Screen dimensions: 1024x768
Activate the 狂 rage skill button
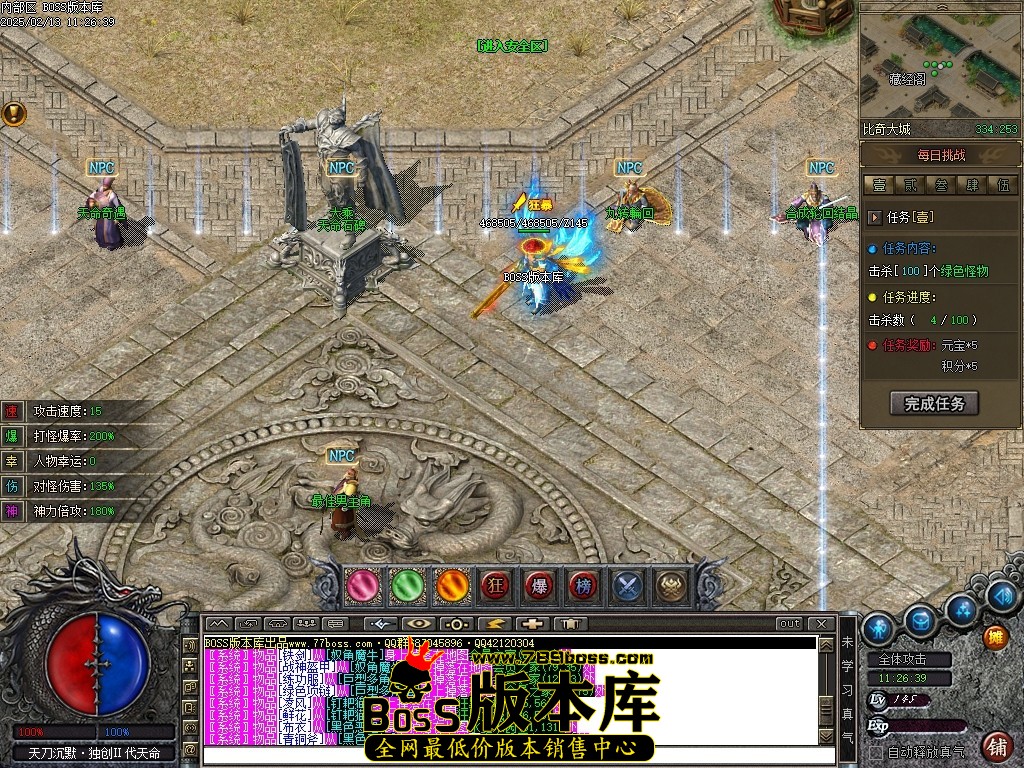coord(495,585)
